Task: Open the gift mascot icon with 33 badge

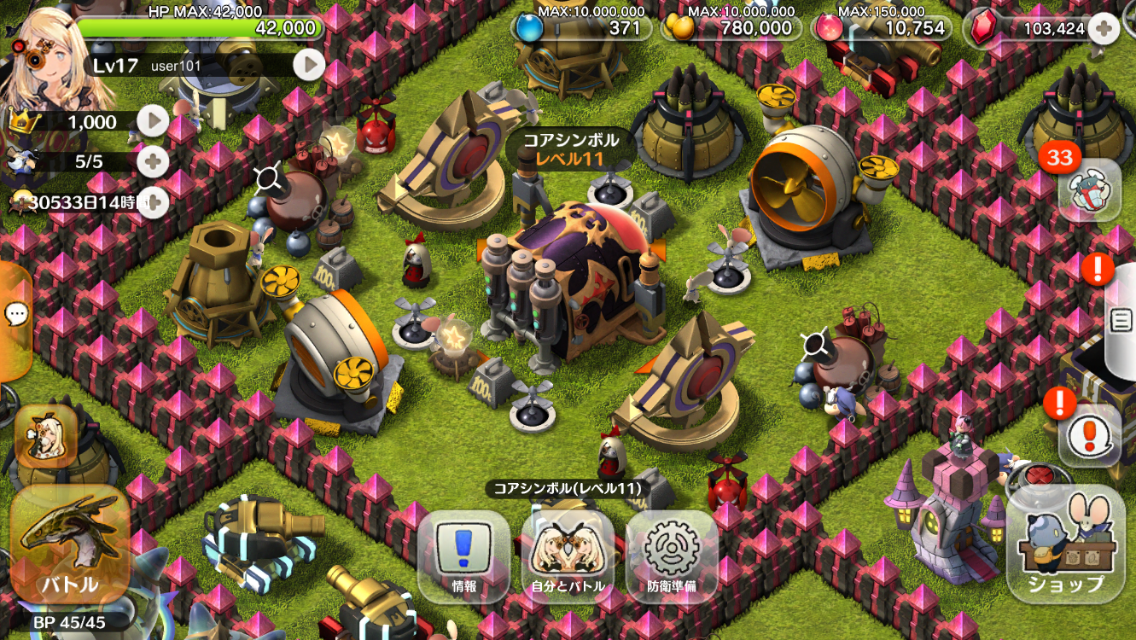Action: pyautogui.click(x=1088, y=189)
